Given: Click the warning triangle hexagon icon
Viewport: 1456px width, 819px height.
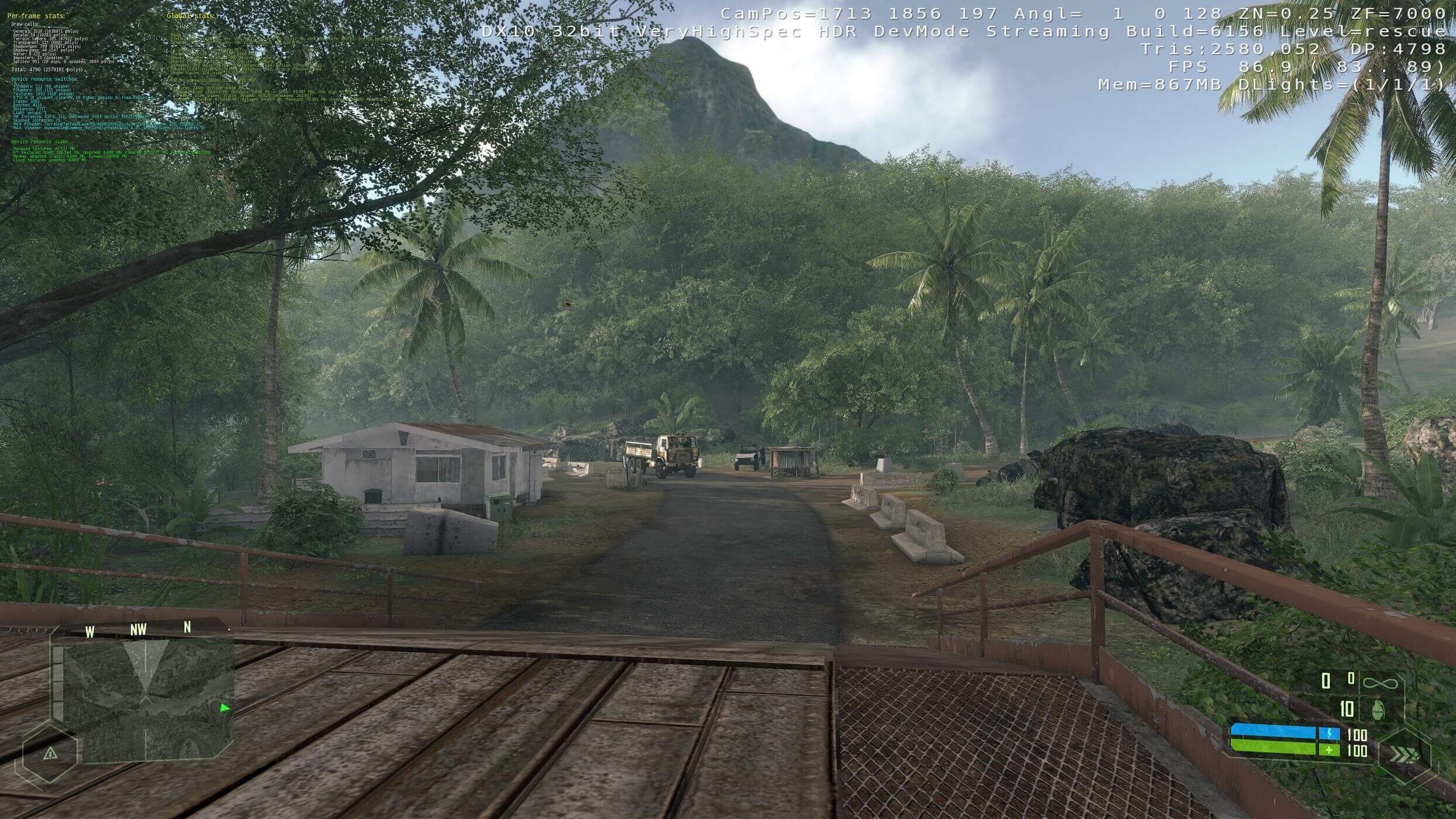Looking at the screenshot, I should tap(50, 753).
